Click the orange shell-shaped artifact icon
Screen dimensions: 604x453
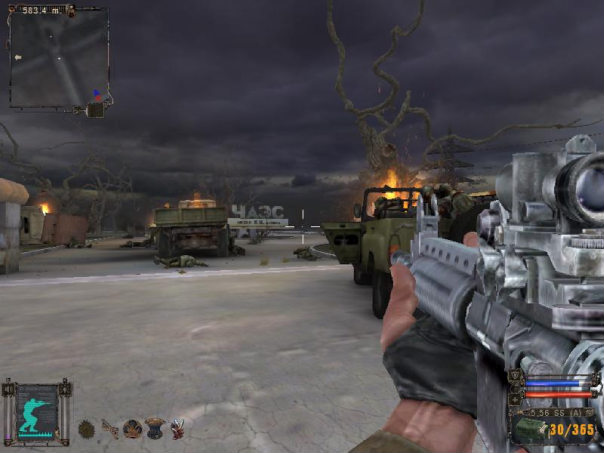tap(132, 430)
